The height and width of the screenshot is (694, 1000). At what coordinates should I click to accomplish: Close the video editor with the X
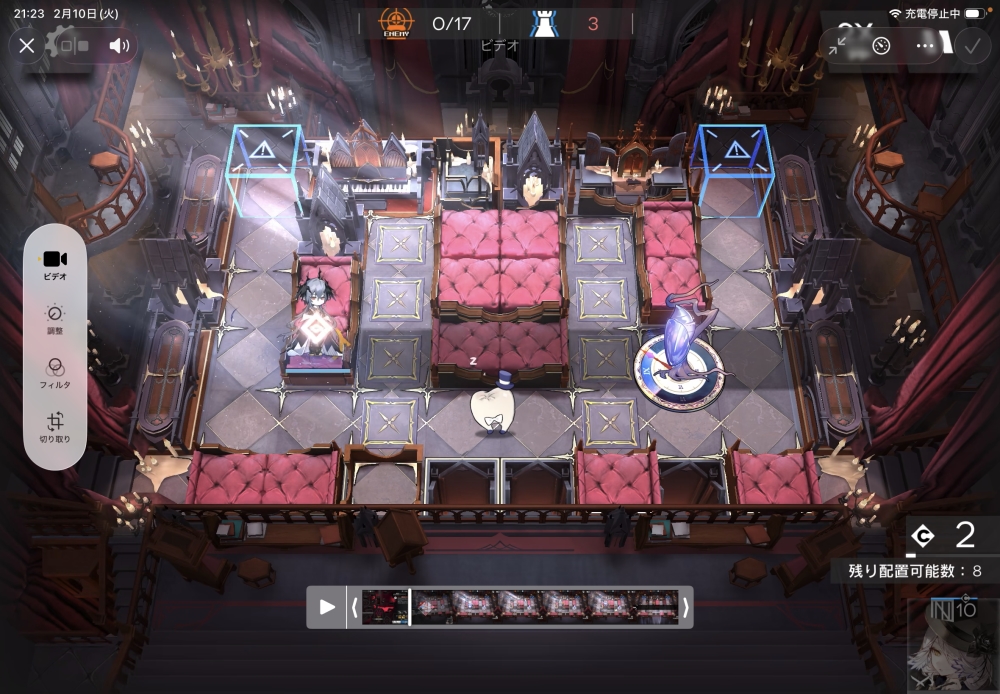(x=27, y=45)
